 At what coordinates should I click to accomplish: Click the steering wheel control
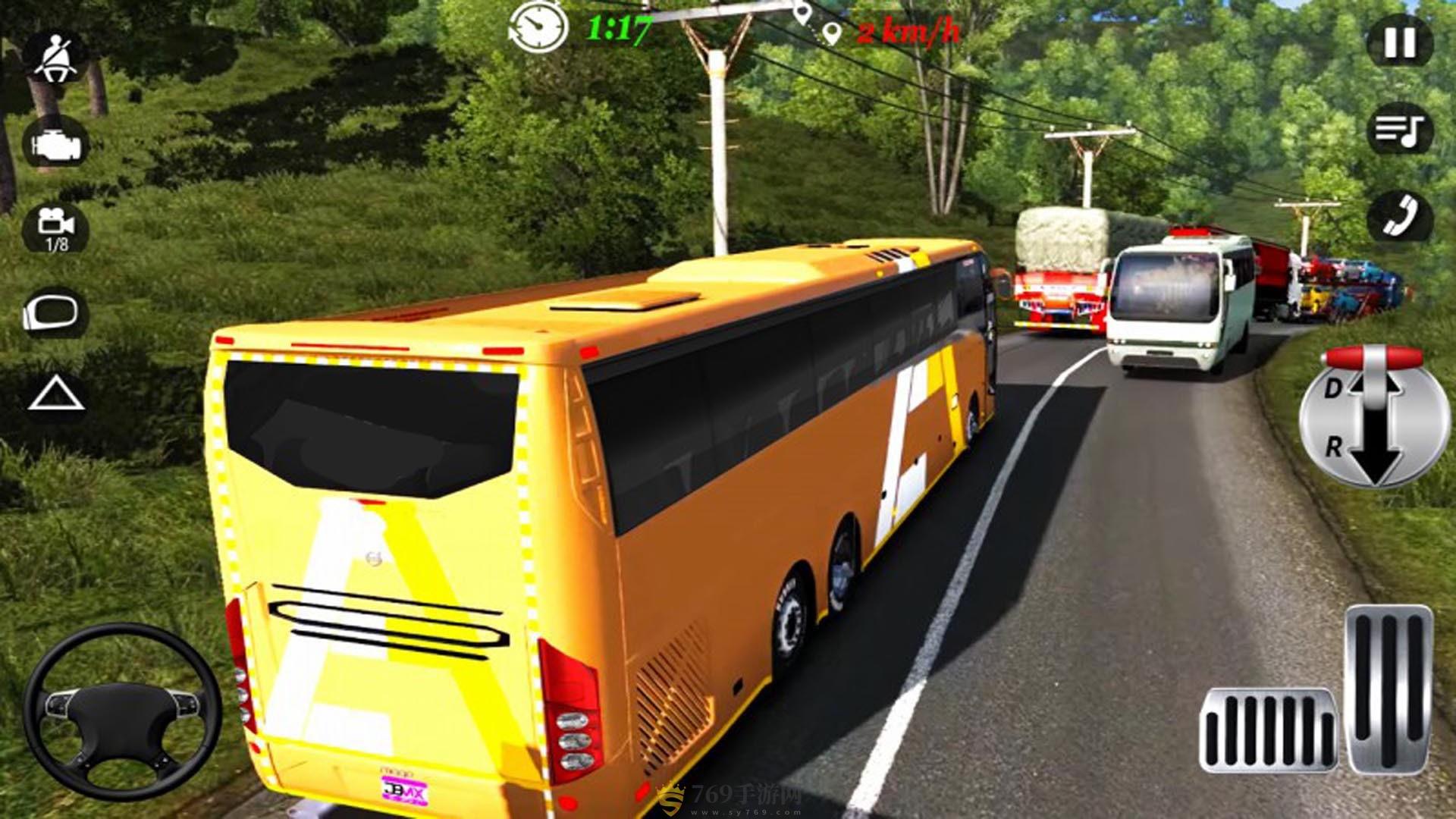(121, 711)
